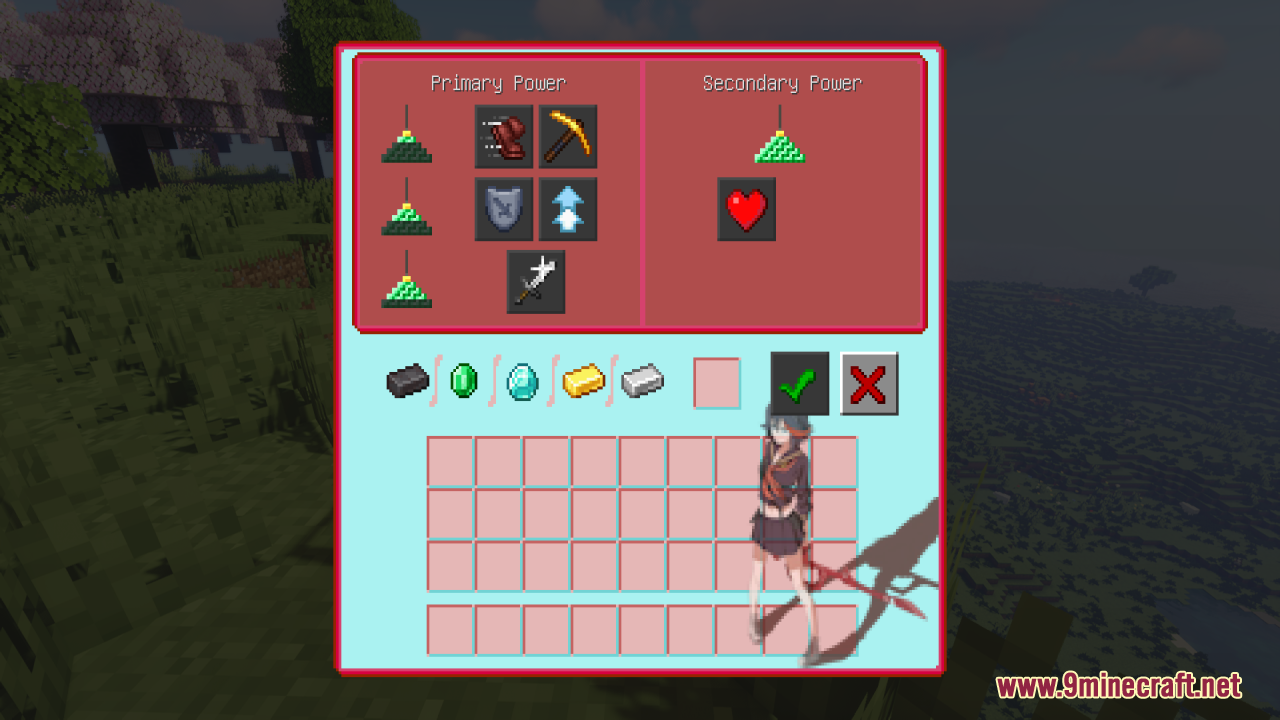This screenshot has width=1280, height=720.
Task: Pick the sword combat power icon
Action: coord(536,281)
